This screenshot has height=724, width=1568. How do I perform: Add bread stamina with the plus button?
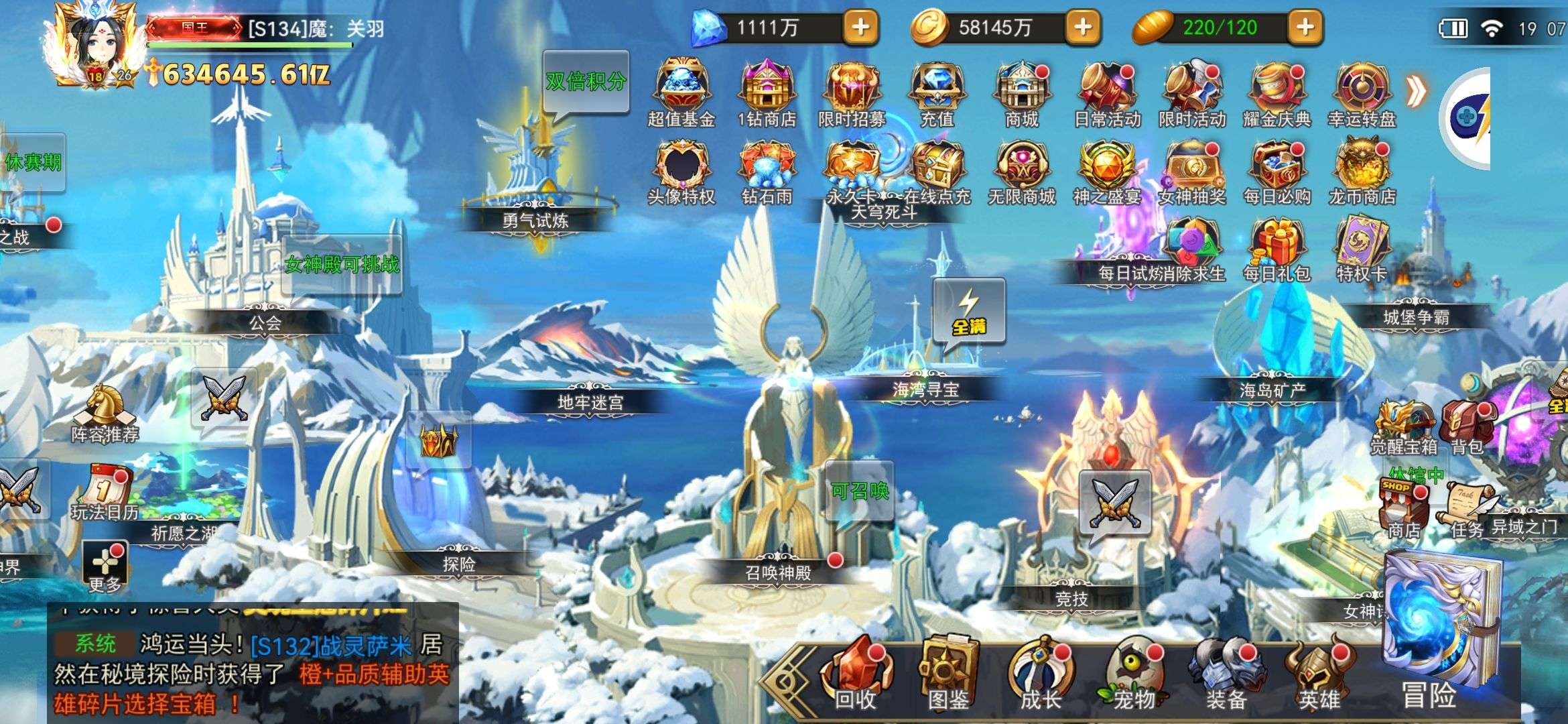coord(1305,27)
